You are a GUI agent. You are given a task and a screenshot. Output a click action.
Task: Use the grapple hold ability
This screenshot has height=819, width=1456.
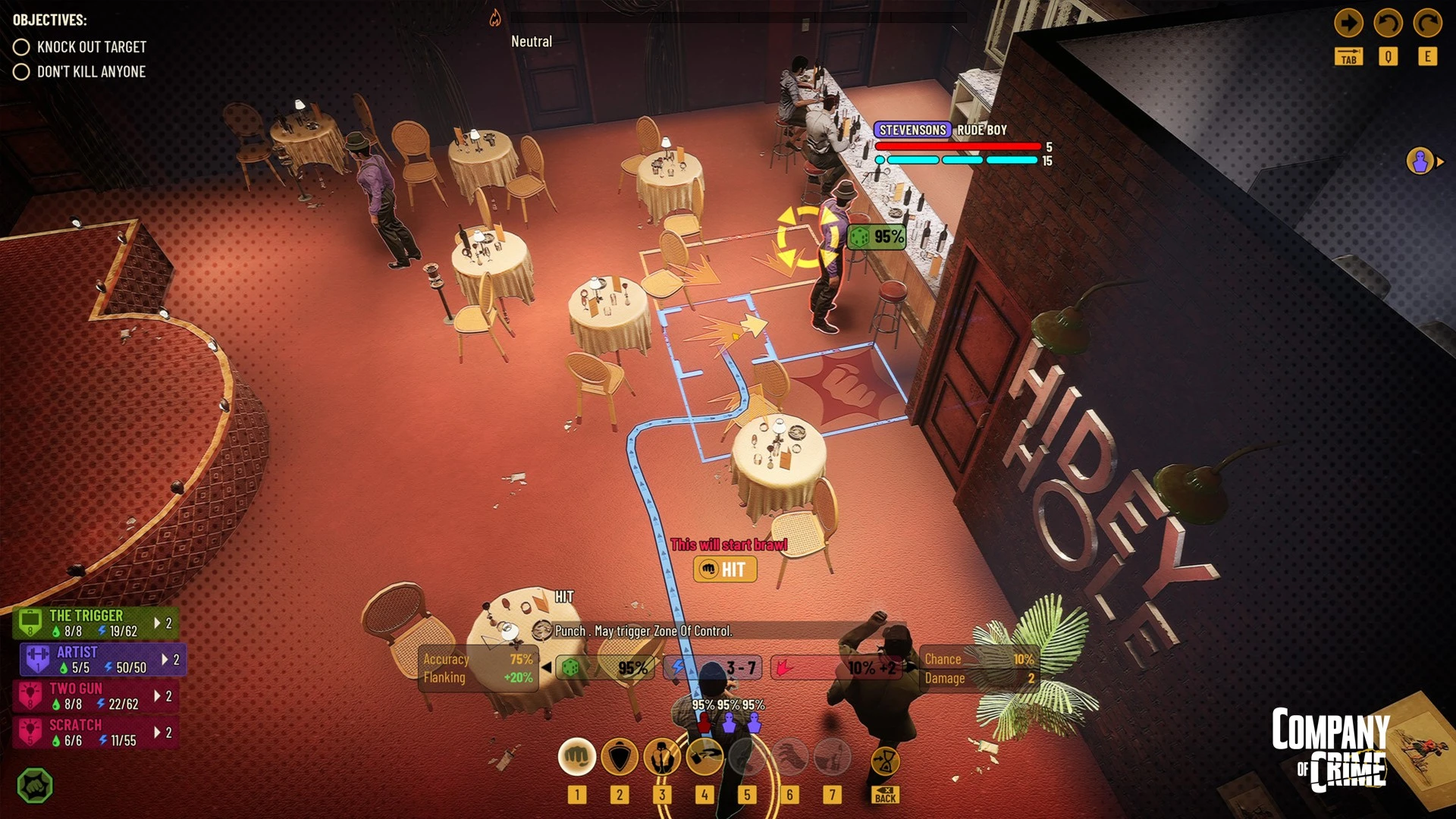click(661, 757)
